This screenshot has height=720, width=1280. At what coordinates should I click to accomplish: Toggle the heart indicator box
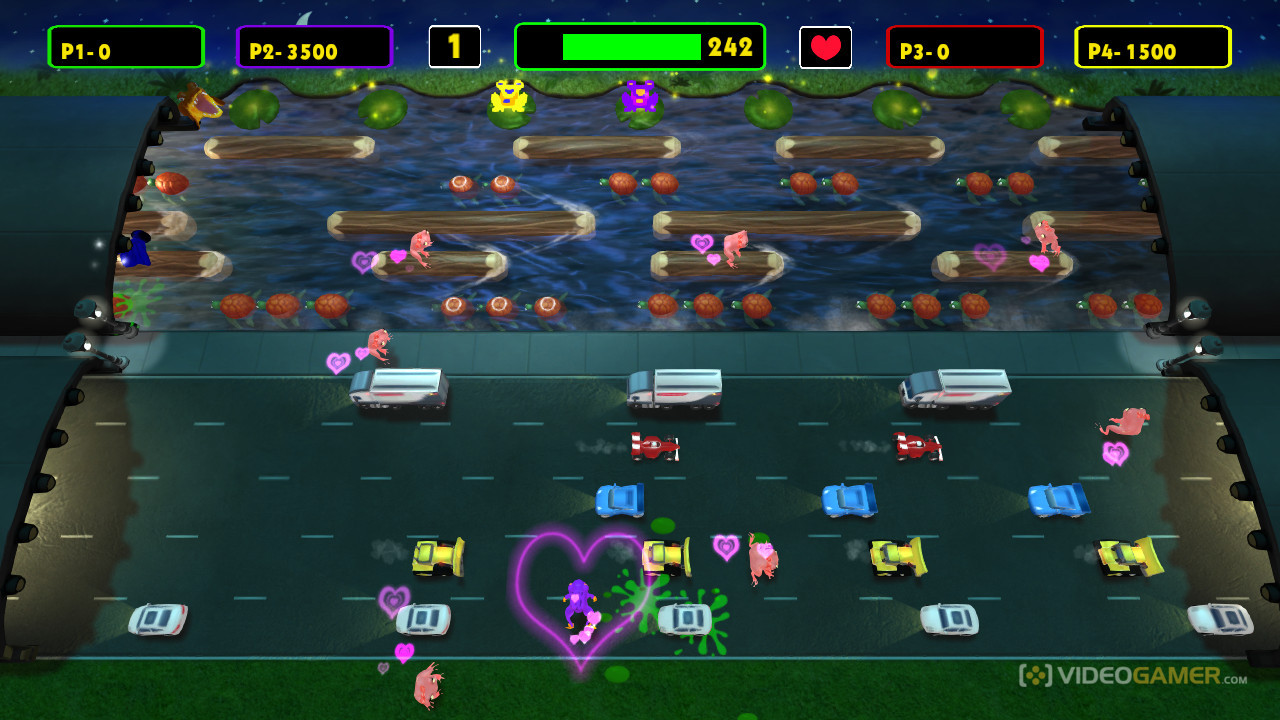[x=824, y=46]
